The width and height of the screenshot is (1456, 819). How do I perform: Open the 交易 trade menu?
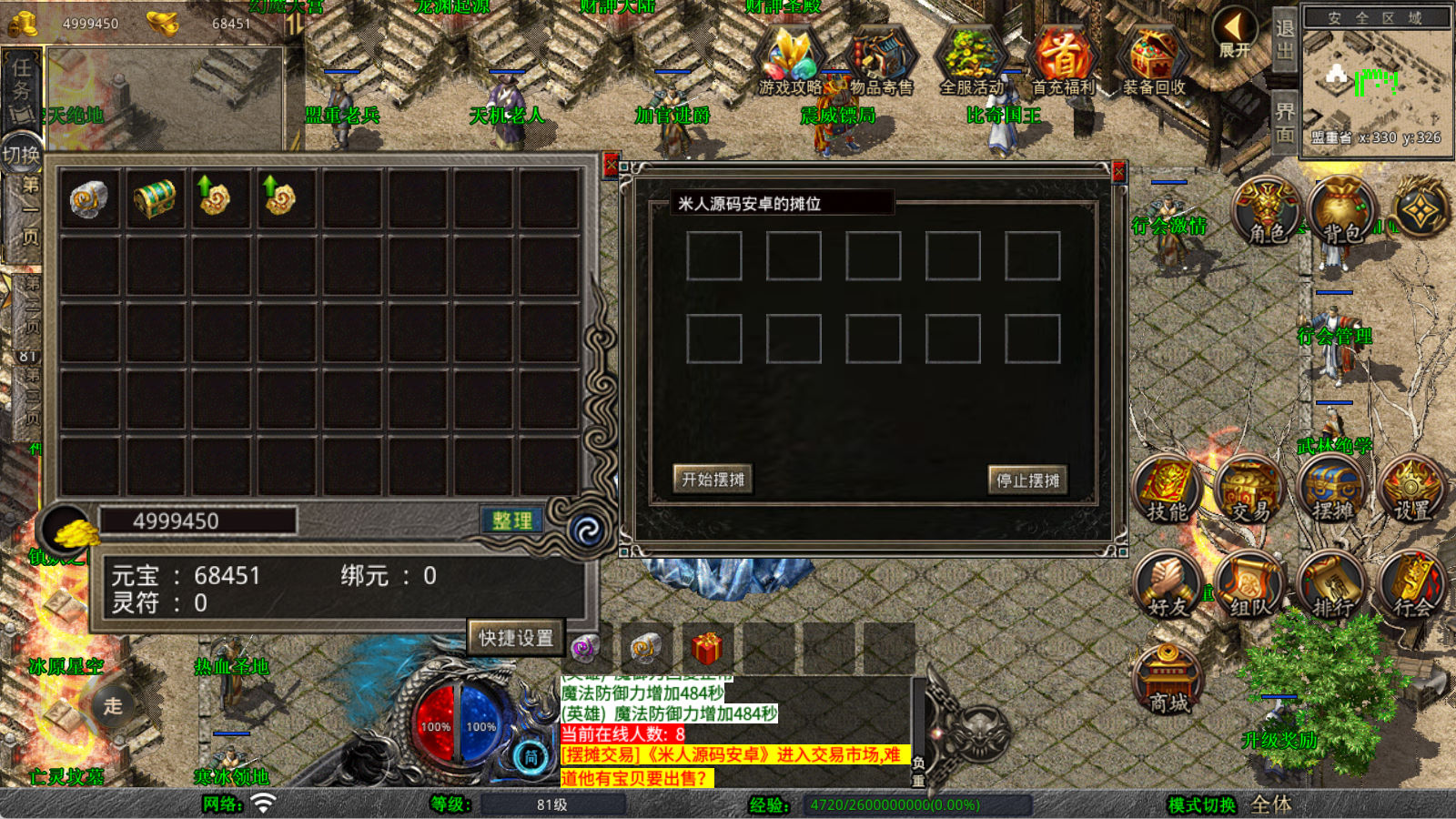[x=1249, y=491]
